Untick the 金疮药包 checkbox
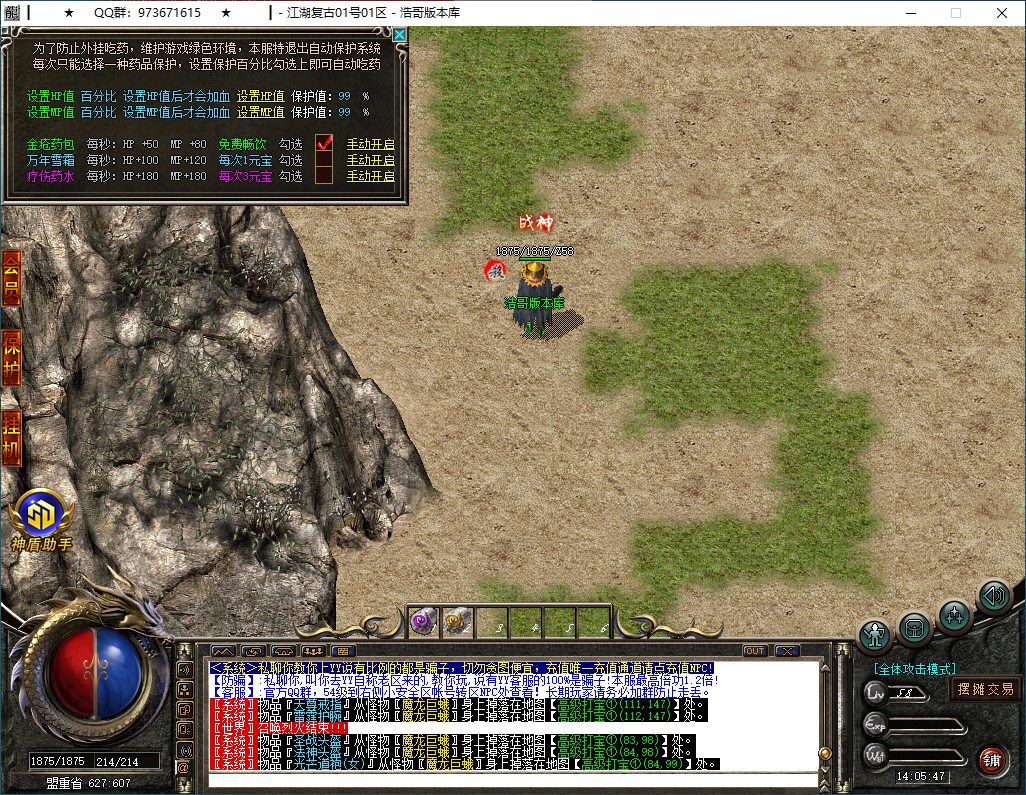1026x795 pixels. pyautogui.click(x=324, y=143)
